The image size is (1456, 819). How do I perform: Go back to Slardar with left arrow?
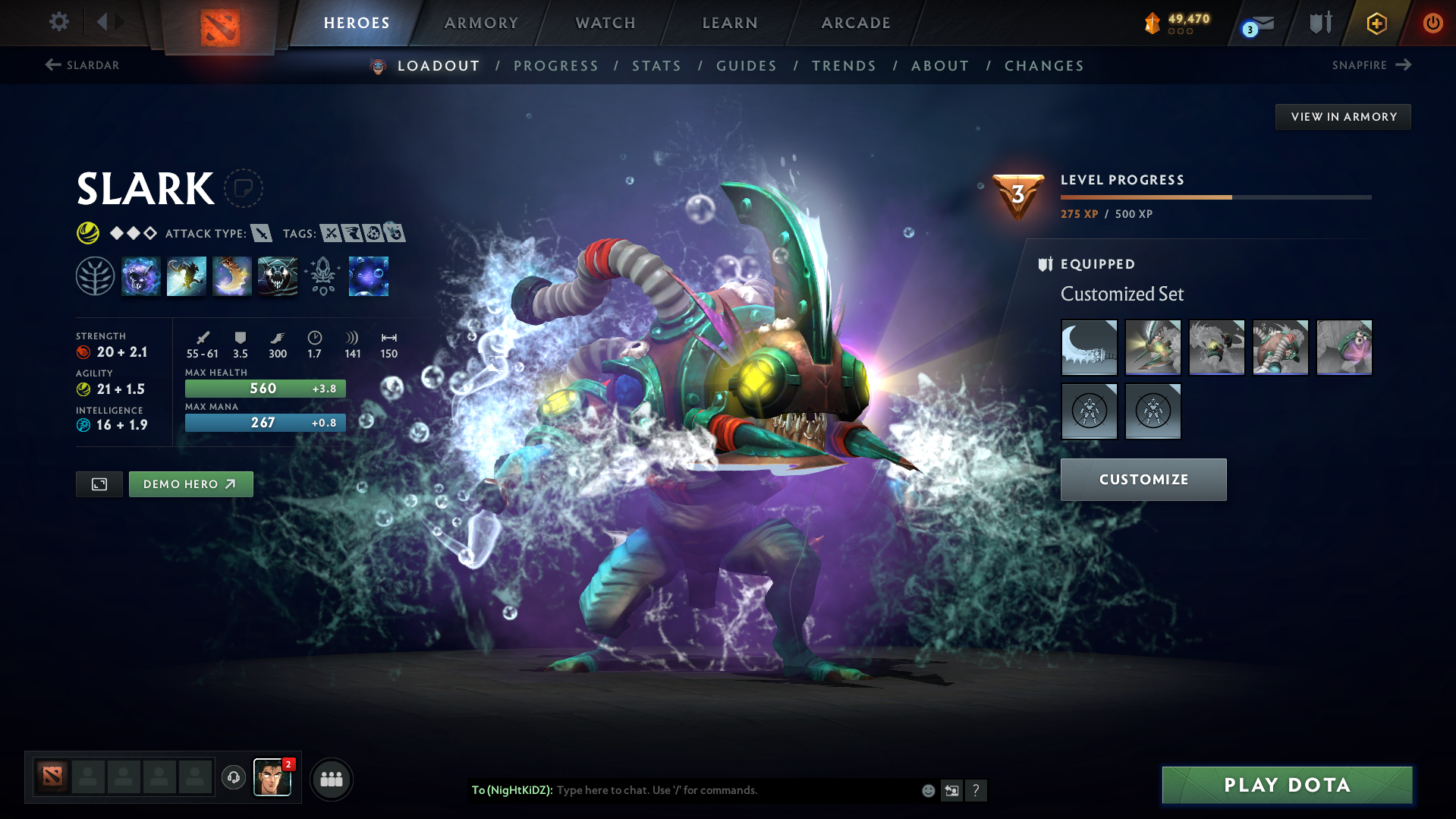52,65
